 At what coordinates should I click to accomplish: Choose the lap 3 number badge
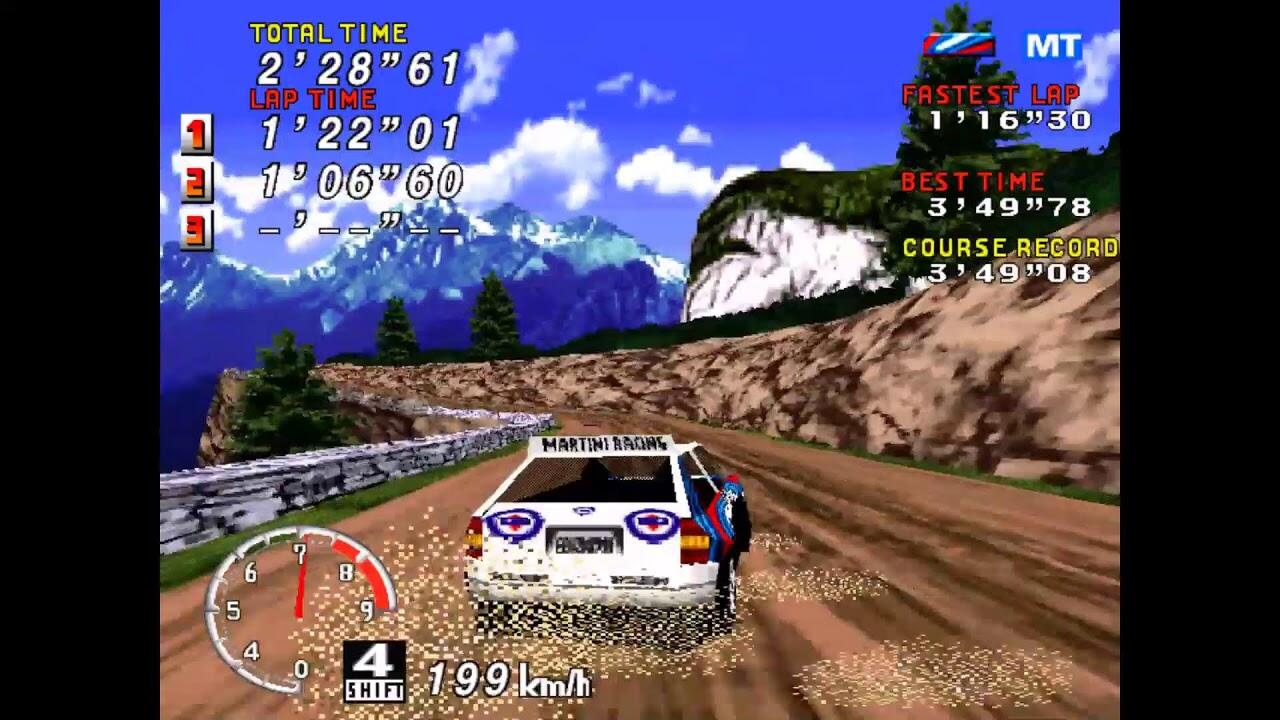point(197,230)
